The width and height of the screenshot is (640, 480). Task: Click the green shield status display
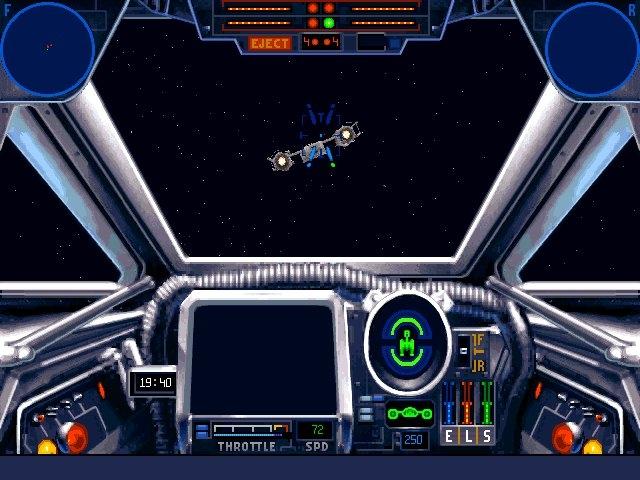(407, 343)
